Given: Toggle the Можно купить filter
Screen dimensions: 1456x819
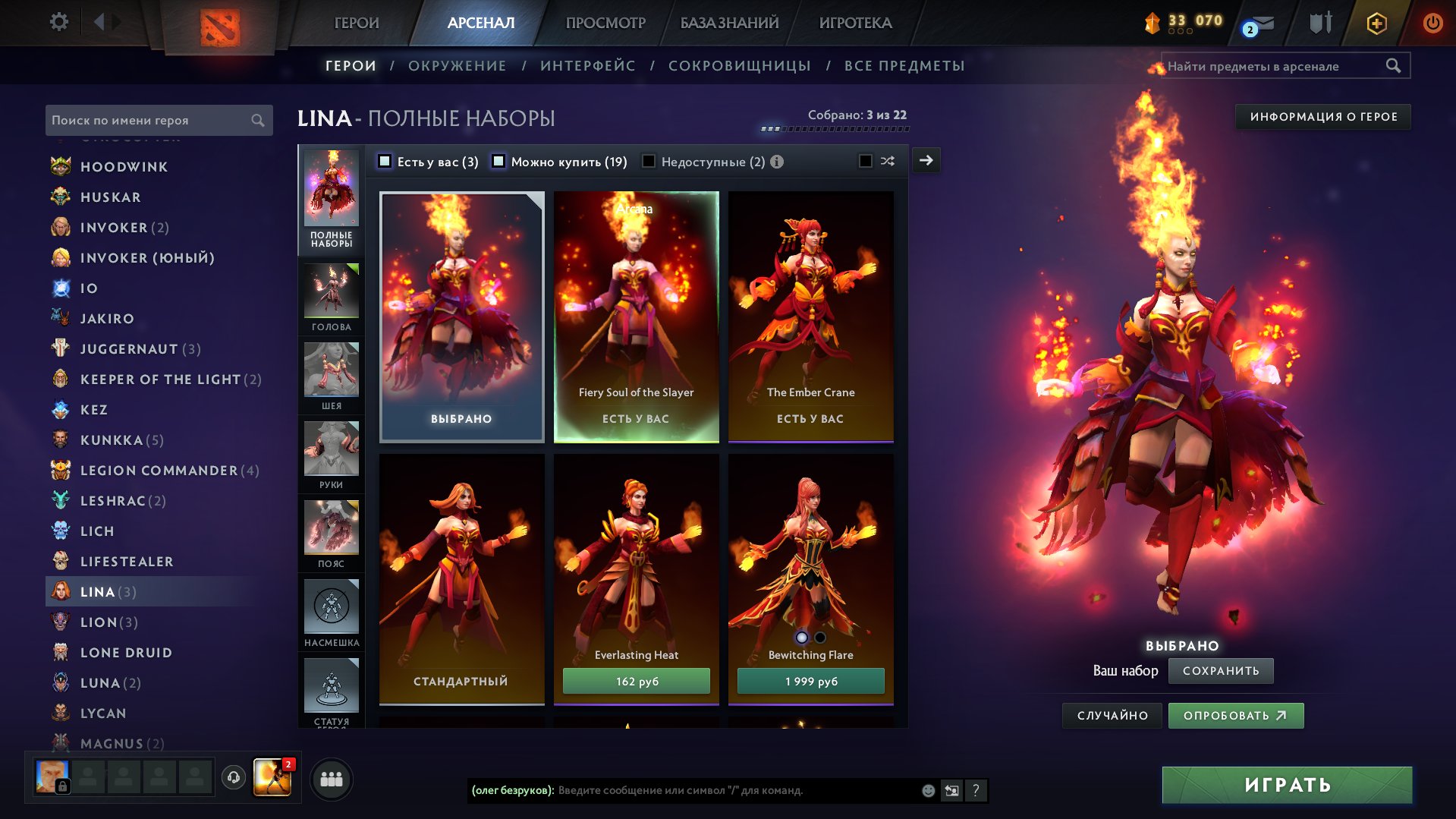Looking at the screenshot, I should (498, 162).
